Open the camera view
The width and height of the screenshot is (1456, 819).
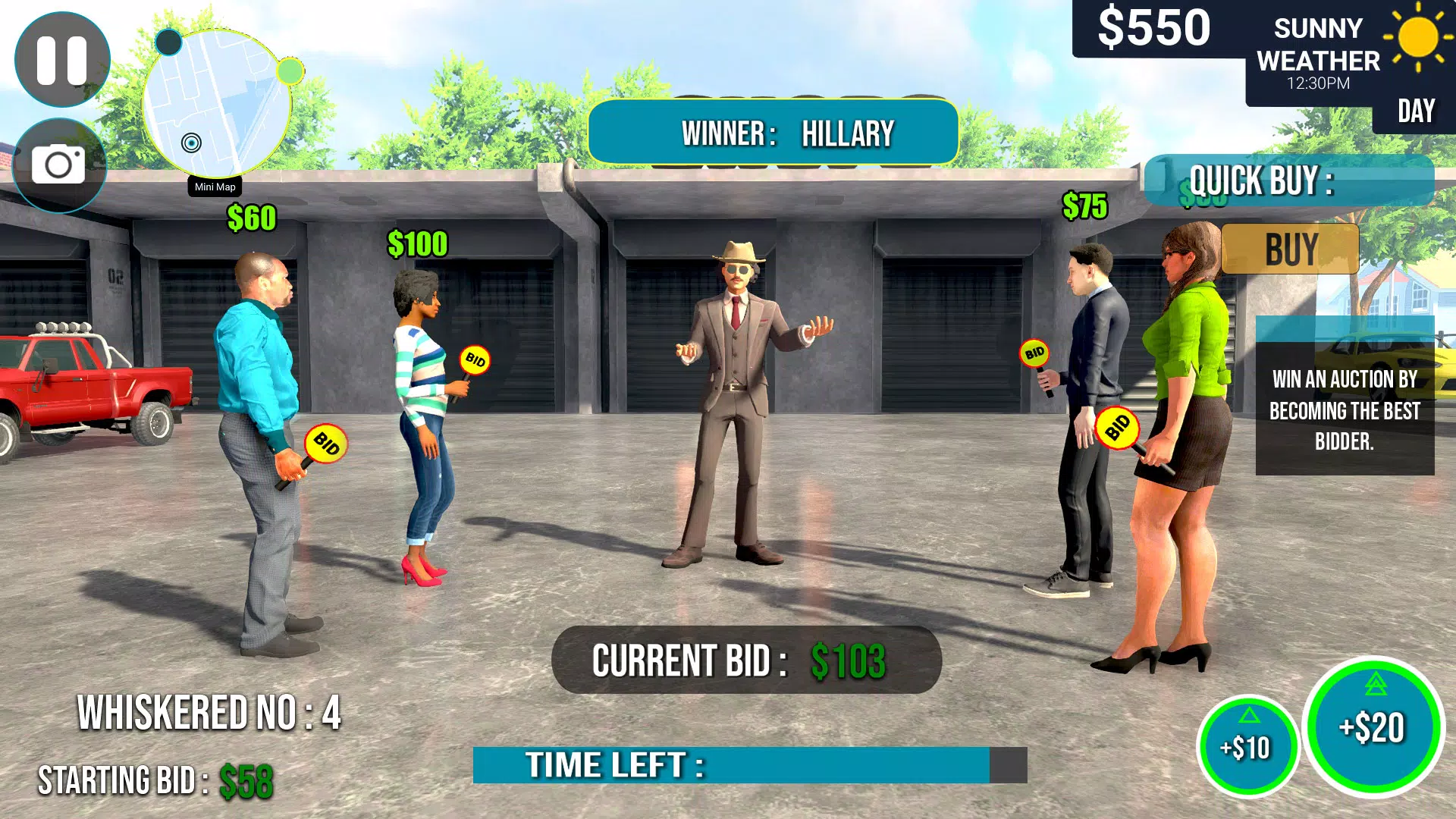[58, 163]
